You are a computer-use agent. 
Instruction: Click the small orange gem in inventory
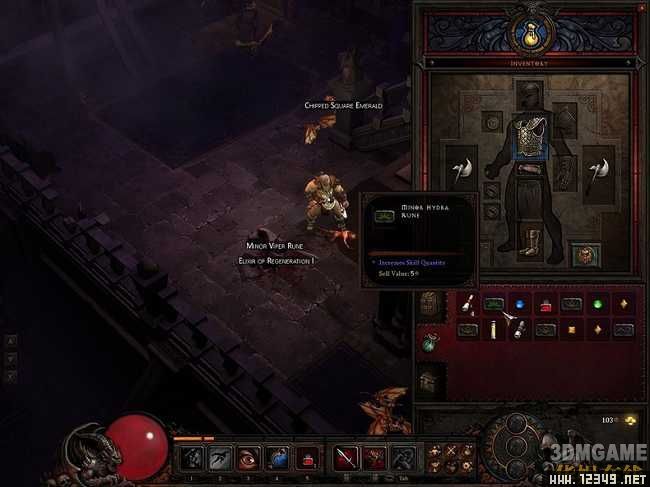click(x=572, y=329)
